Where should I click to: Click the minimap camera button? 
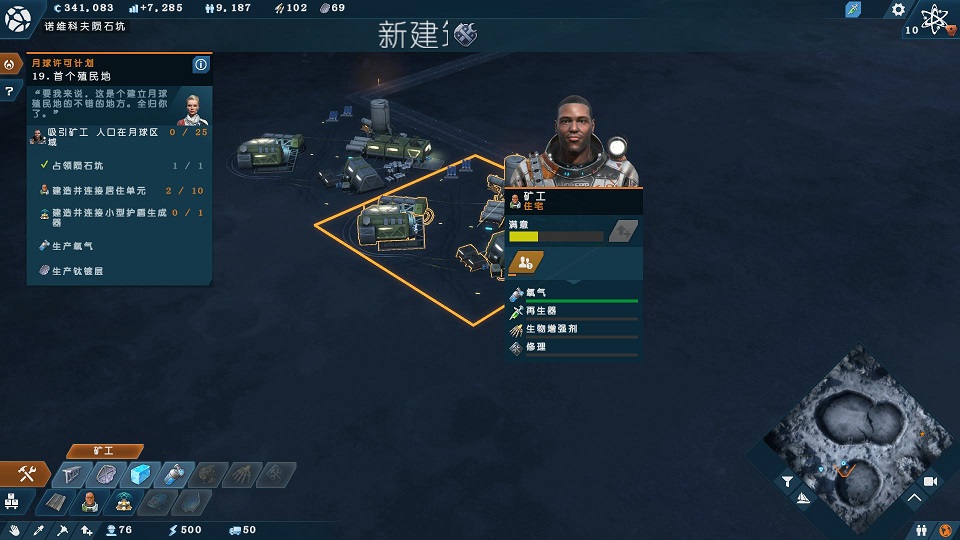pos(929,481)
